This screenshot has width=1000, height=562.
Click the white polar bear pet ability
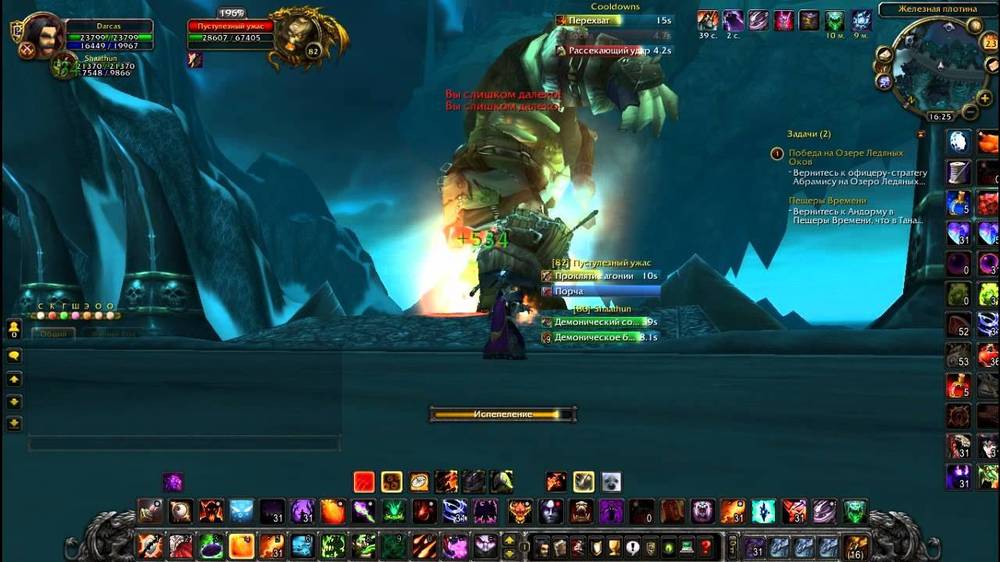[610, 481]
